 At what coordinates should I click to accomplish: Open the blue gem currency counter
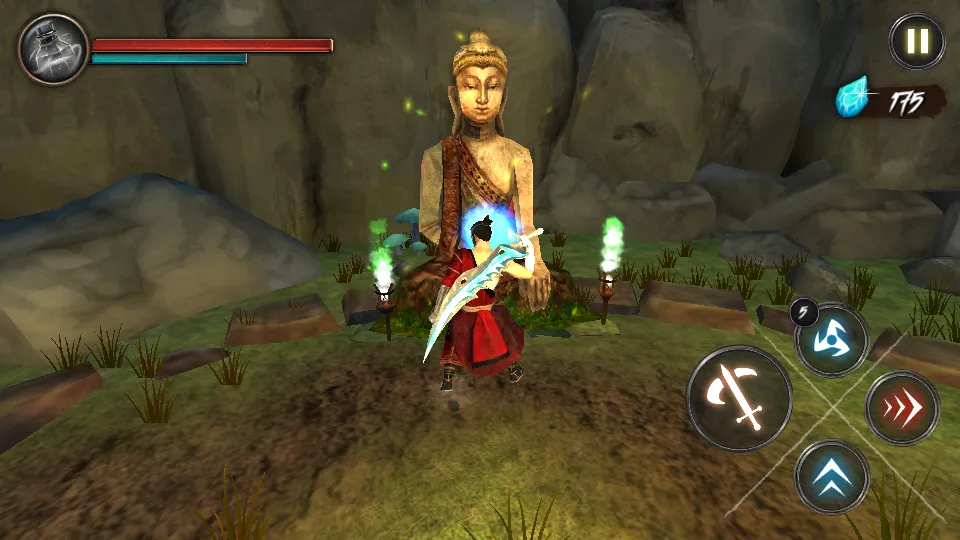(x=889, y=101)
